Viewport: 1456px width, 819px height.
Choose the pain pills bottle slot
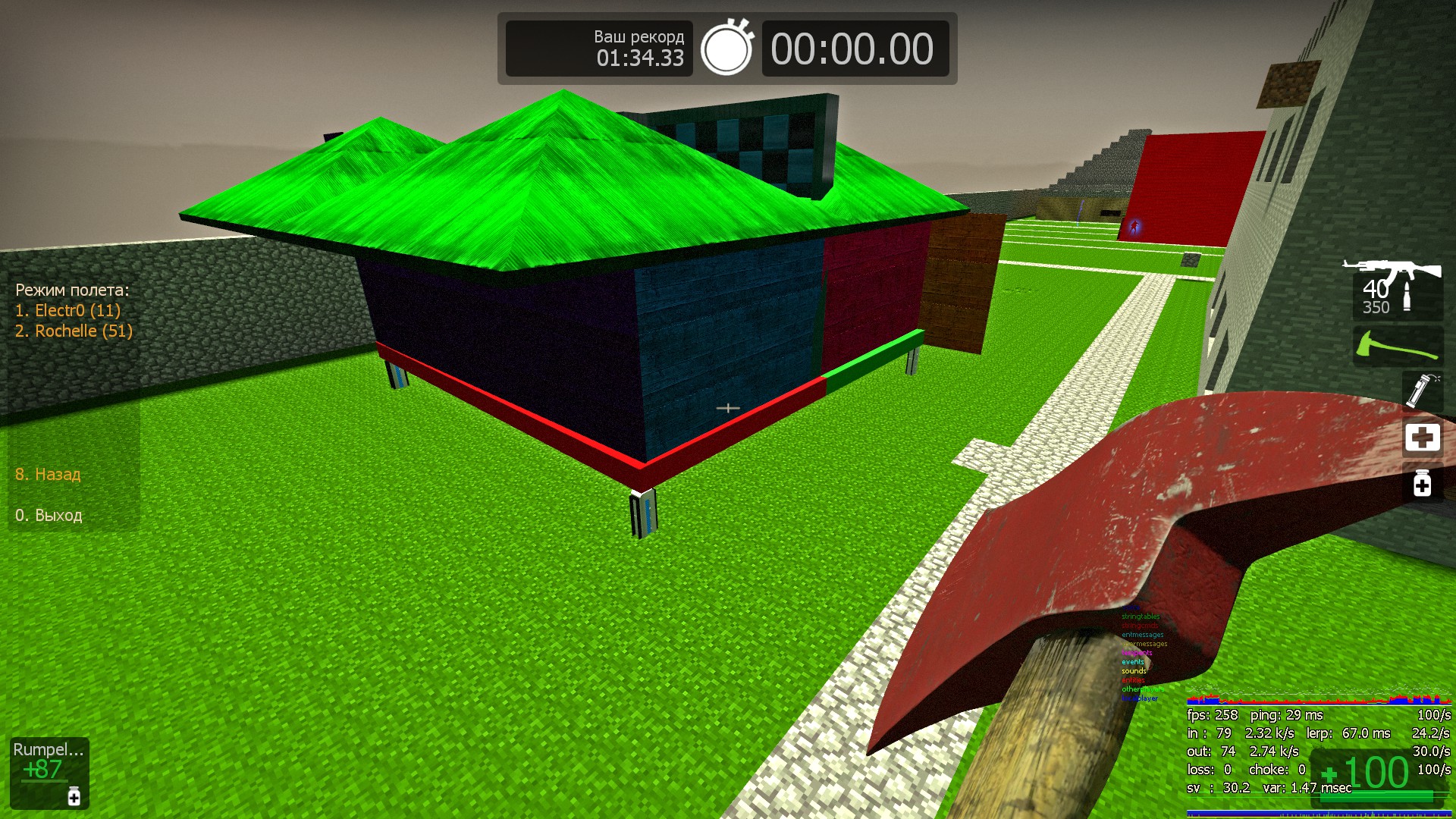click(1422, 483)
